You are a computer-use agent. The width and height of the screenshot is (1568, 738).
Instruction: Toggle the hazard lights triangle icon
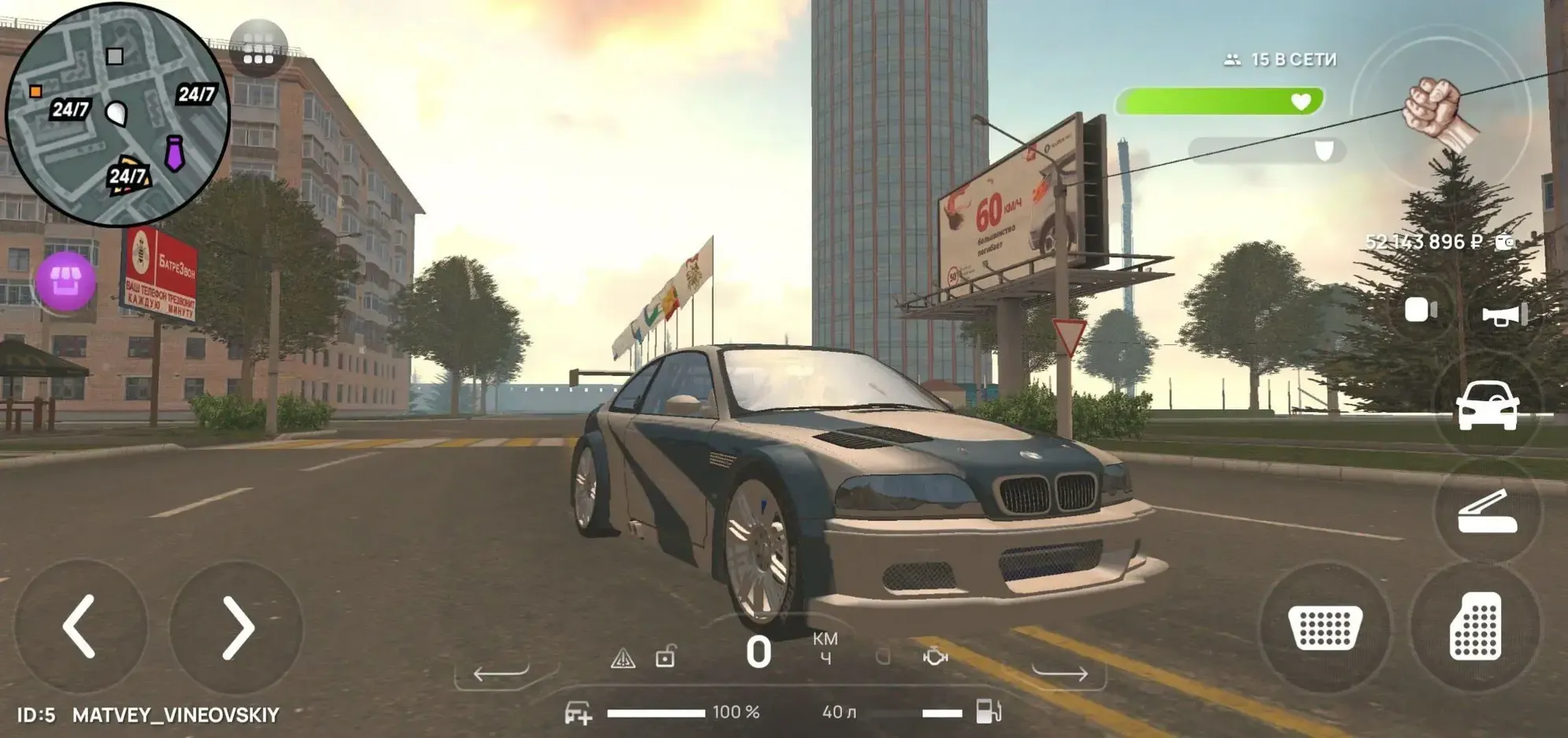click(x=623, y=658)
